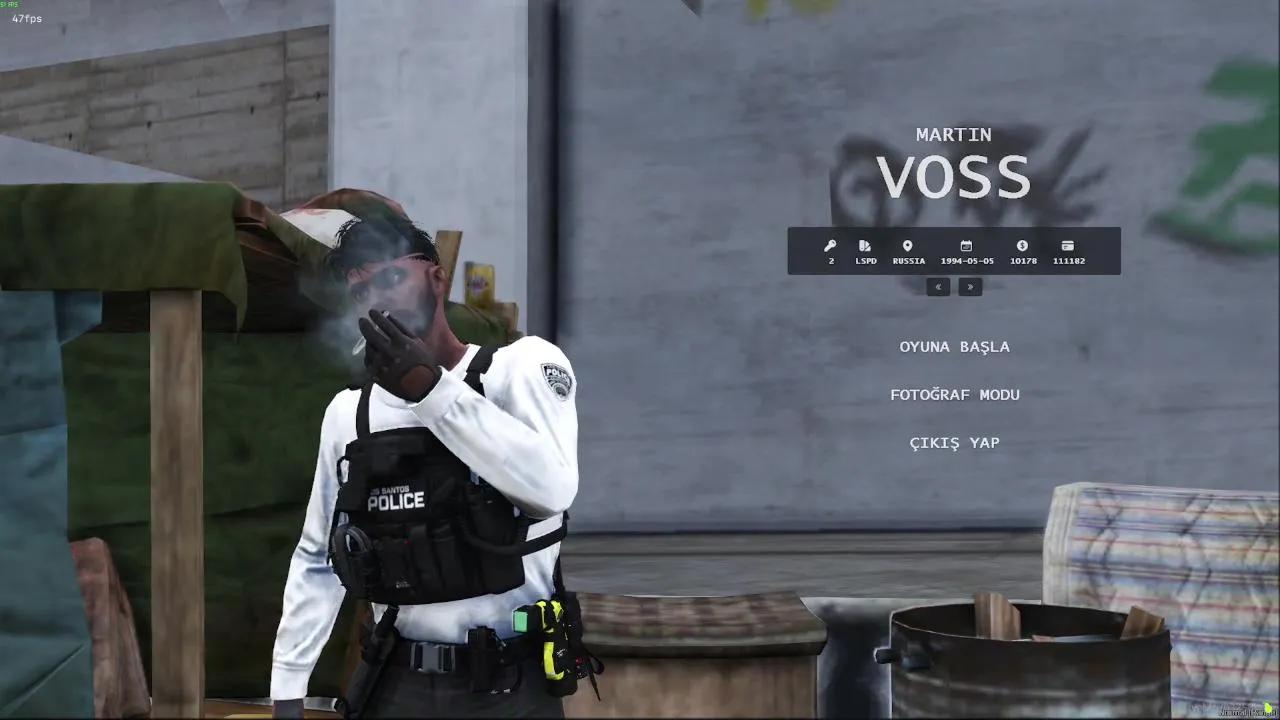Click the right arrow to view next character
The height and width of the screenshot is (720, 1280).
[x=969, y=287]
